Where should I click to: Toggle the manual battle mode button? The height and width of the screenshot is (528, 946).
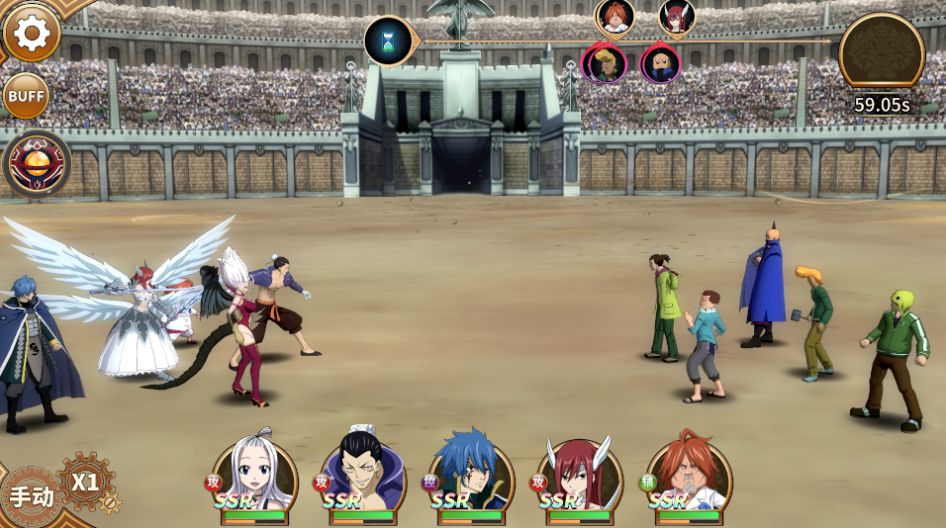[30, 496]
